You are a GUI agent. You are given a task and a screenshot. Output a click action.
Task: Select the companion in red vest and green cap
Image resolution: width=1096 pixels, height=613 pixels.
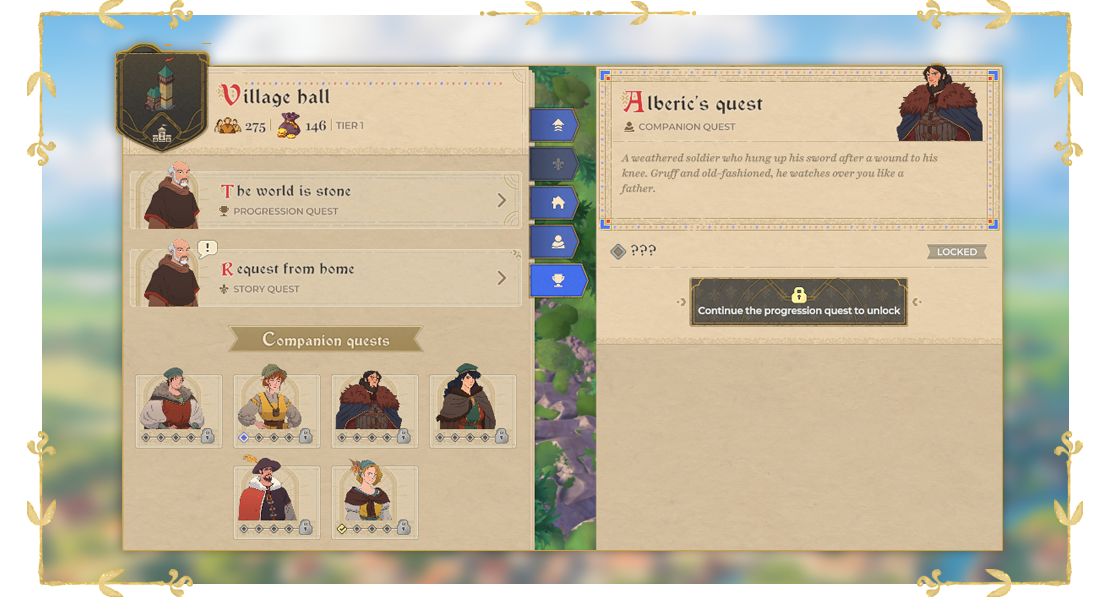pyautogui.click(x=179, y=410)
